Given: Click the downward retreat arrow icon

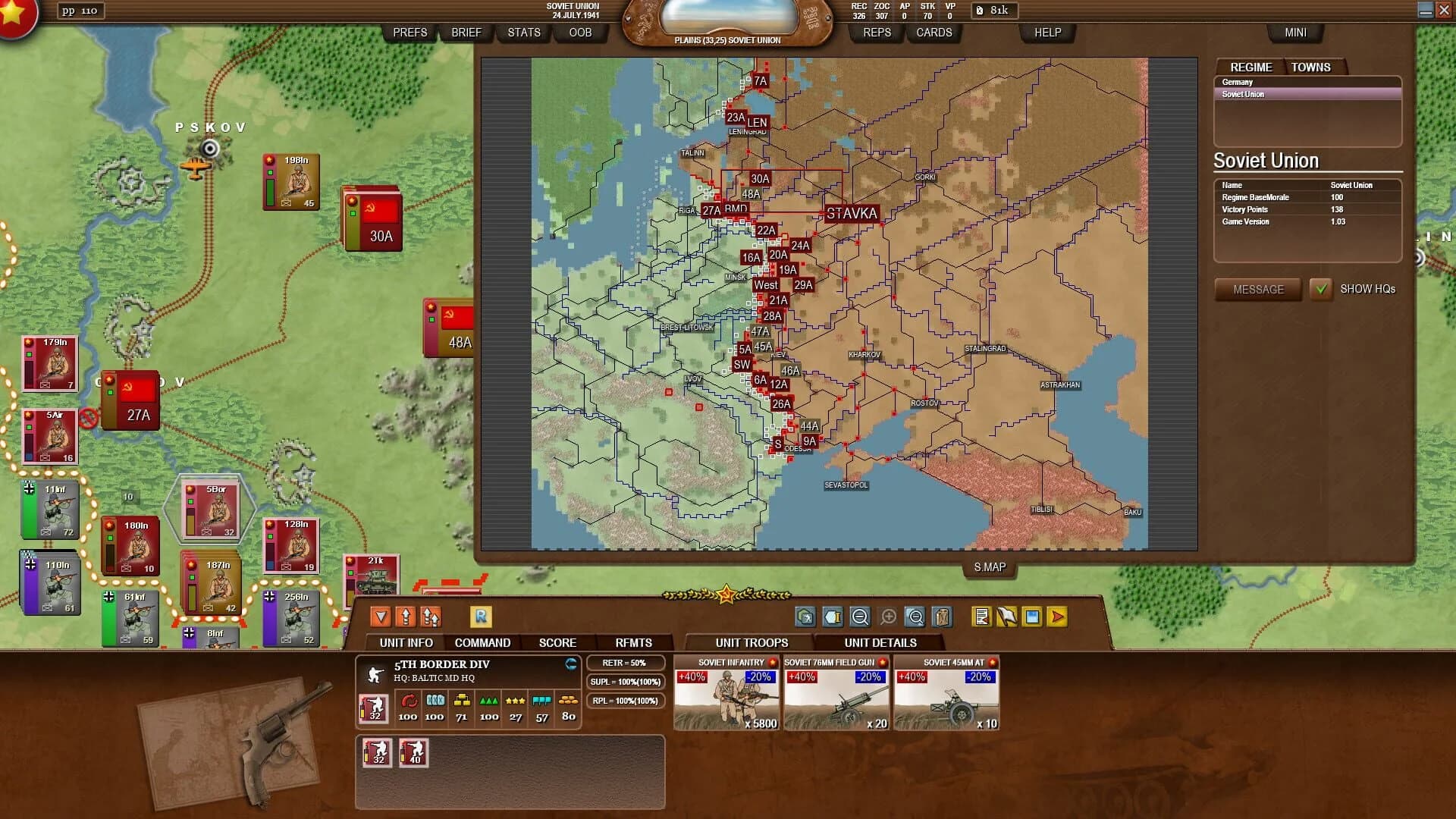Looking at the screenshot, I should pos(381,617).
